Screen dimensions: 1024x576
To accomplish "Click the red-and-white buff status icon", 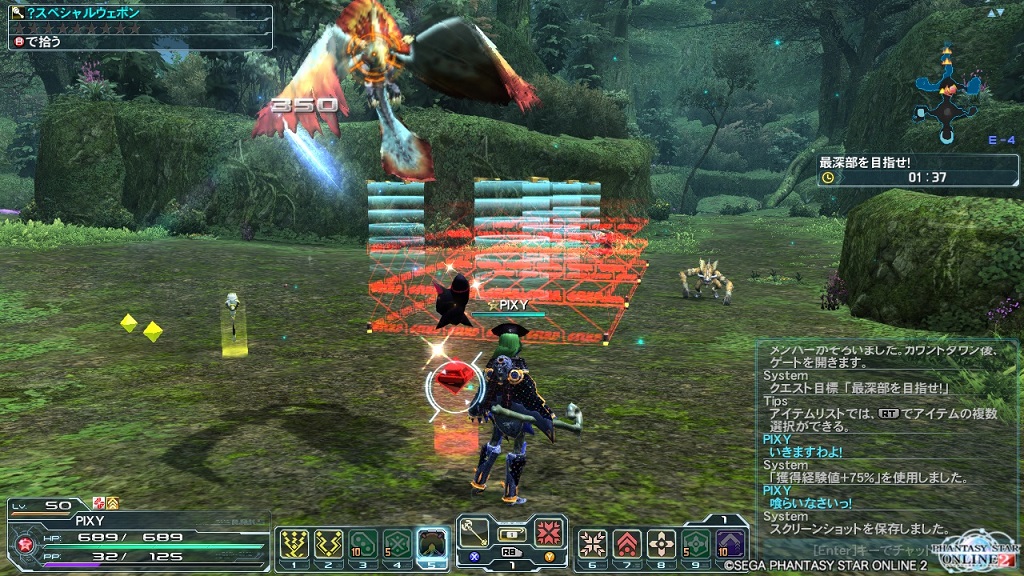I will 99,503.
